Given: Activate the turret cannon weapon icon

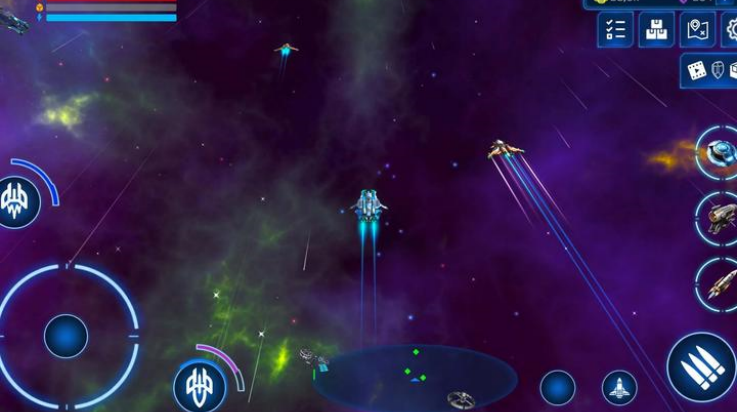Looking at the screenshot, I should [x=719, y=216].
